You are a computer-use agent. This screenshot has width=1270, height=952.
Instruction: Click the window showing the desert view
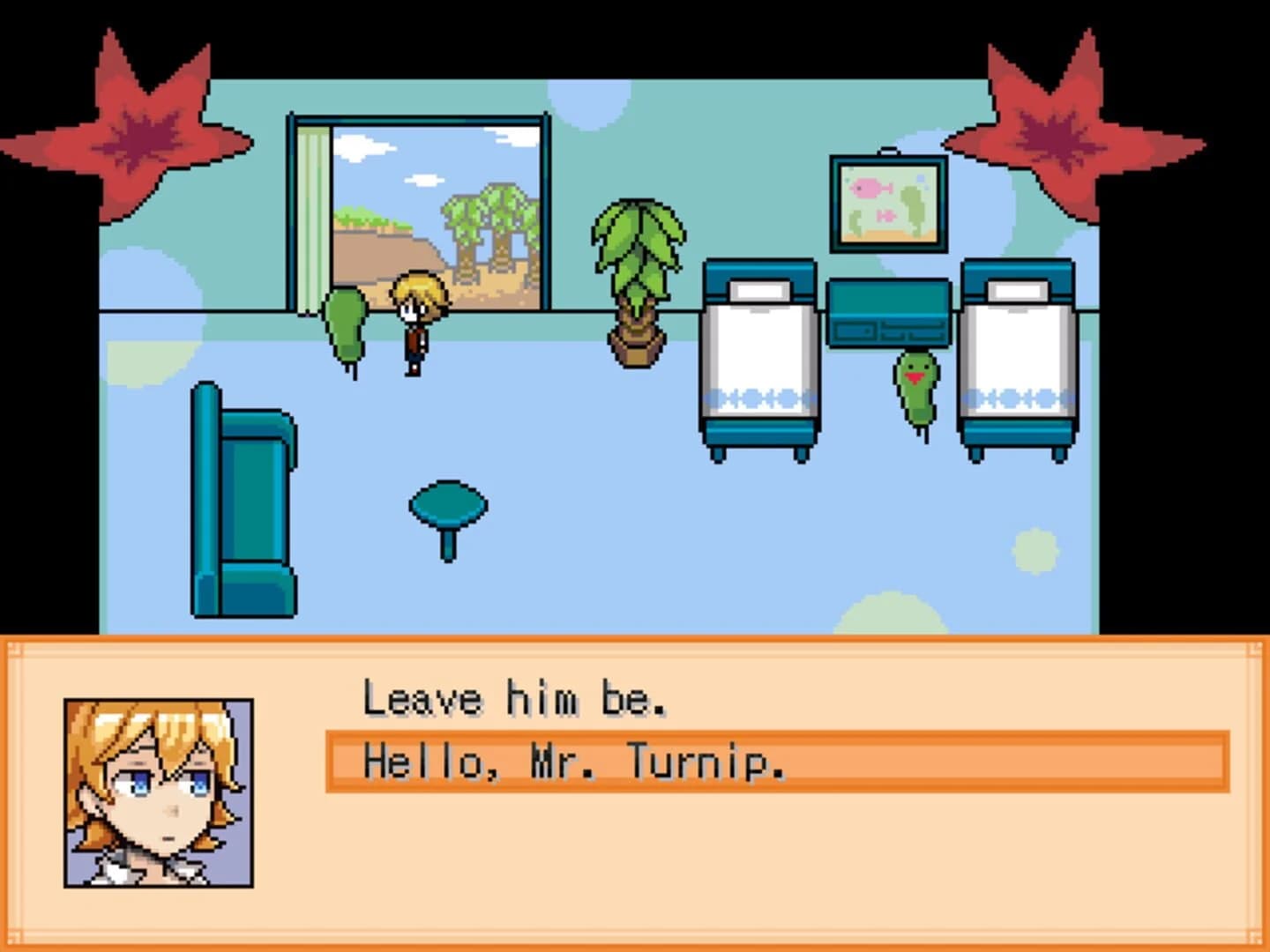pyautogui.click(x=432, y=203)
